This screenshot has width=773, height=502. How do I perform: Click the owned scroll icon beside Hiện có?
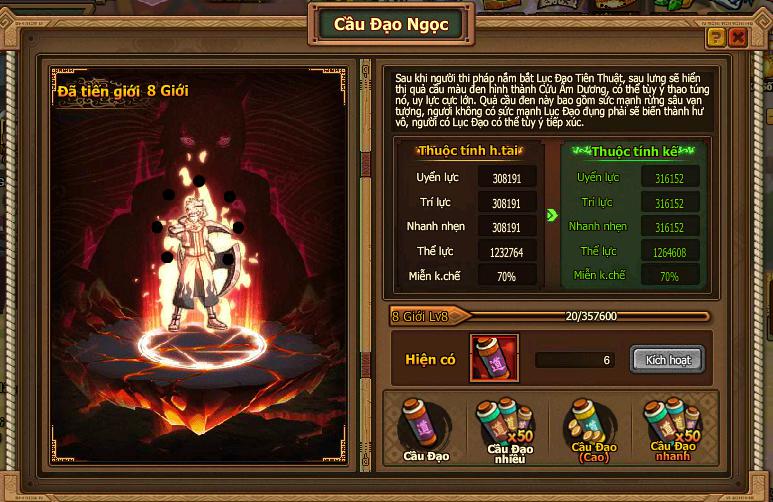pyautogui.click(x=494, y=359)
